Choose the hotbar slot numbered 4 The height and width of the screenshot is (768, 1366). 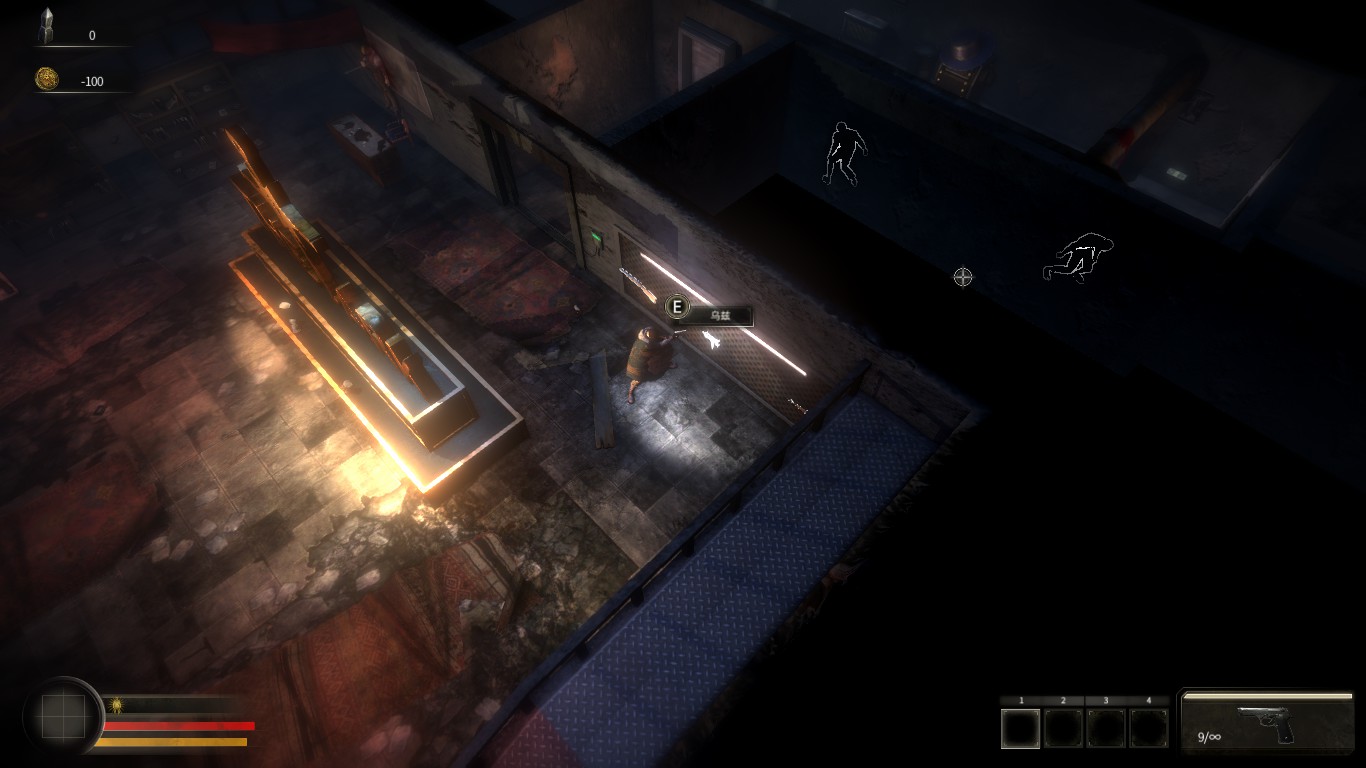[1149, 728]
